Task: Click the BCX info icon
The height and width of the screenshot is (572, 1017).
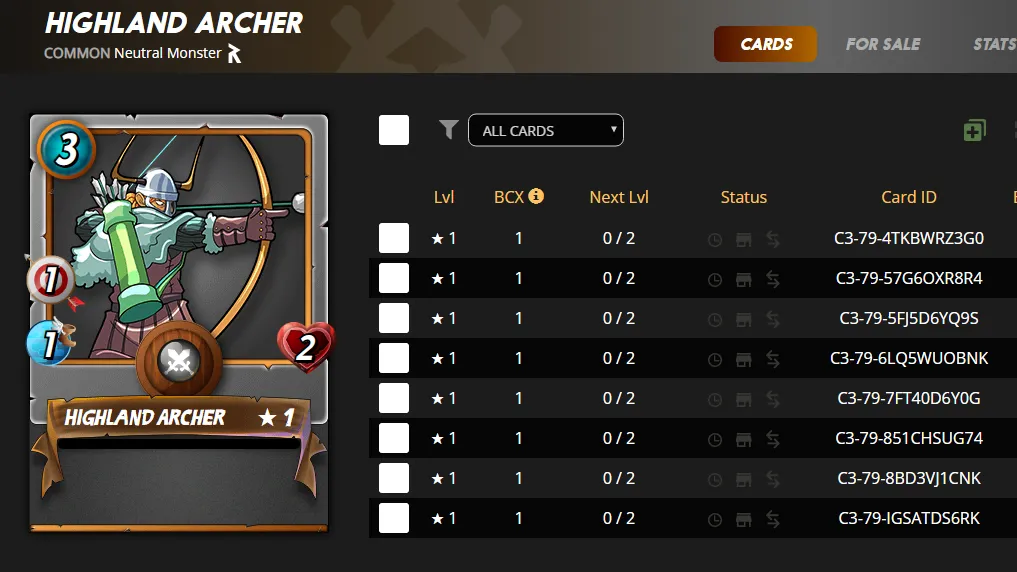Action: [x=537, y=196]
